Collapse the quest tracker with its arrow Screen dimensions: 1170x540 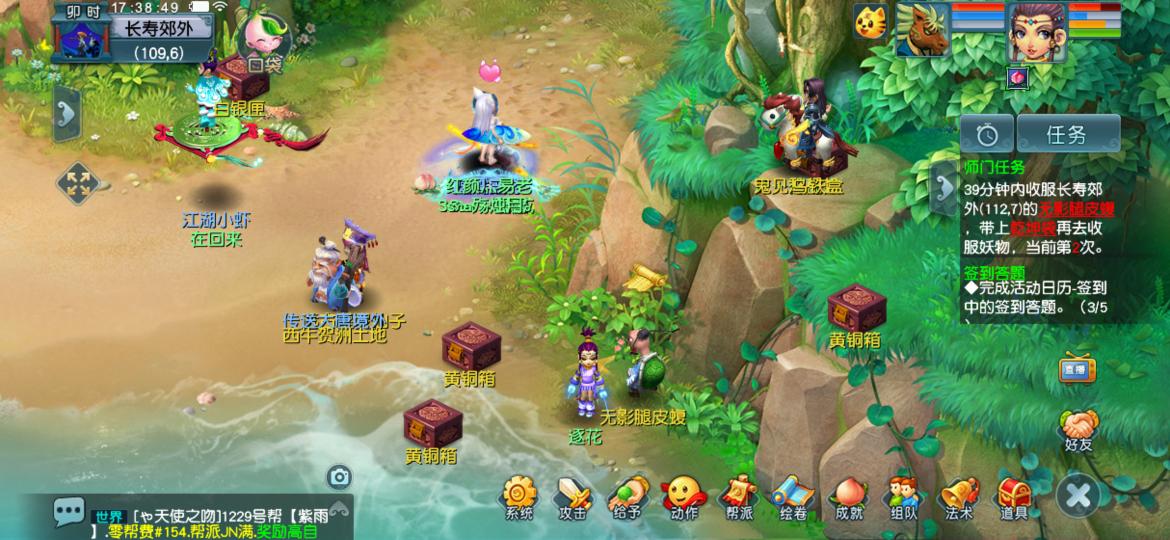(x=944, y=184)
